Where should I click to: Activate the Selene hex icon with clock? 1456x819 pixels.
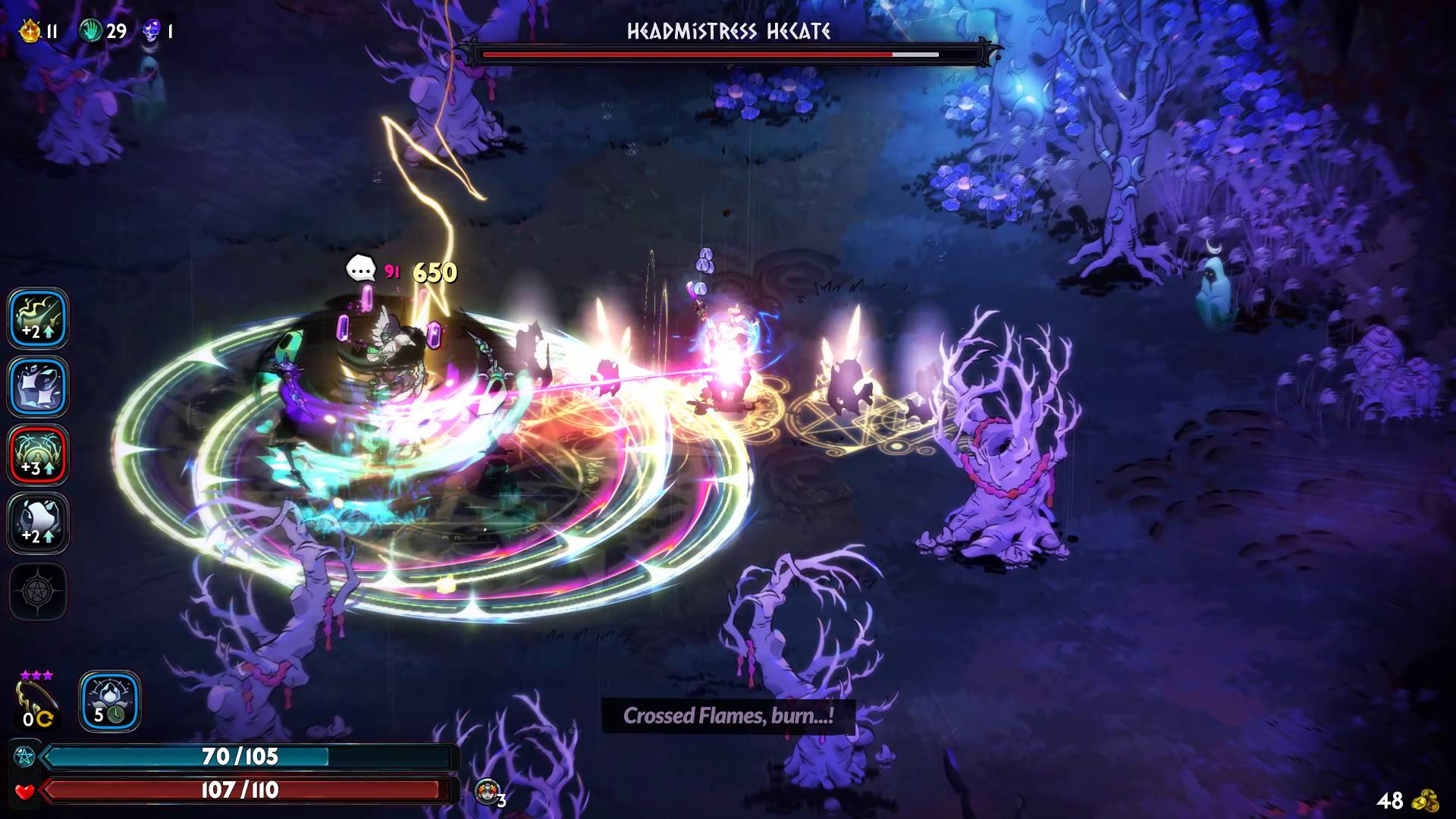tap(110, 701)
